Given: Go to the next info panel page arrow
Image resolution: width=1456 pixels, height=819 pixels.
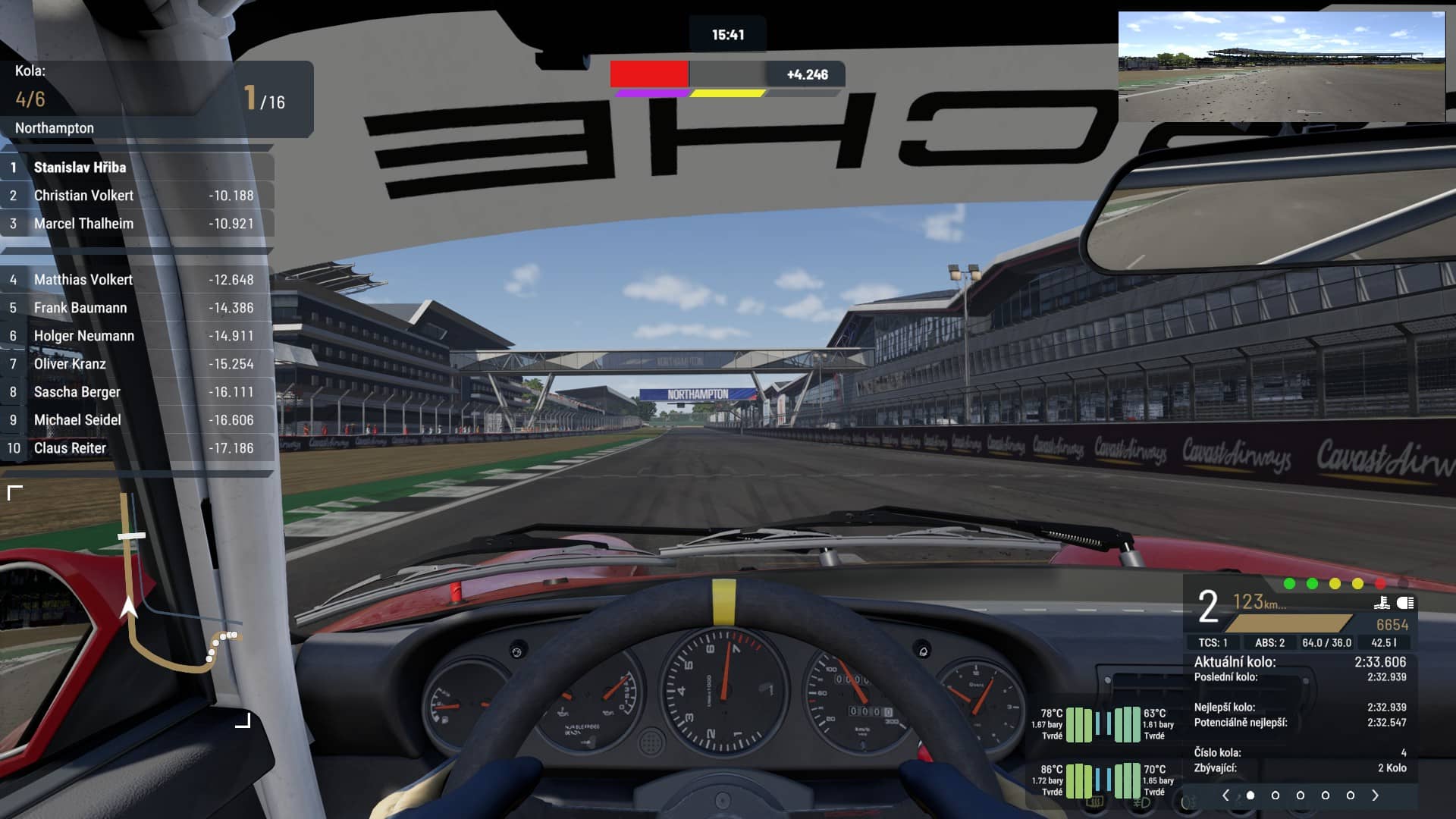Looking at the screenshot, I should tap(1375, 795).
